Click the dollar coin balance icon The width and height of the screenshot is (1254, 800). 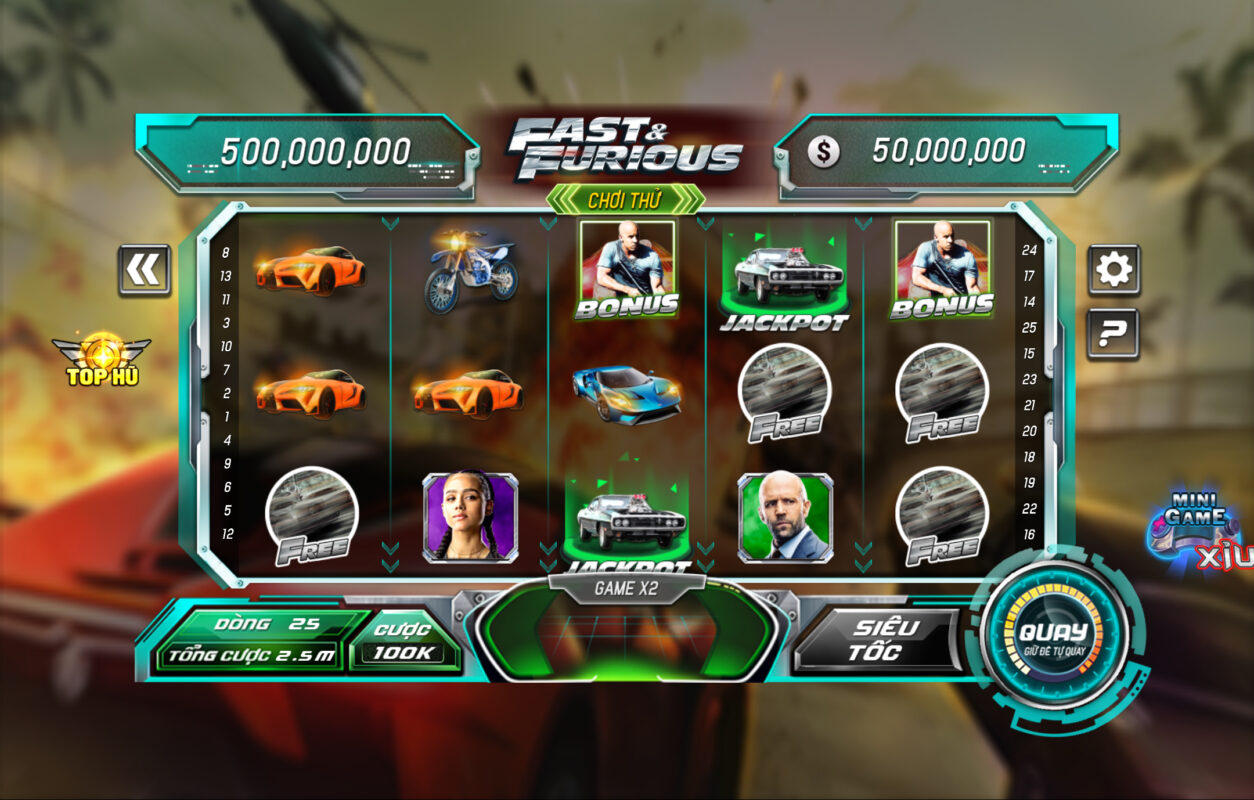tap(824, 152)
